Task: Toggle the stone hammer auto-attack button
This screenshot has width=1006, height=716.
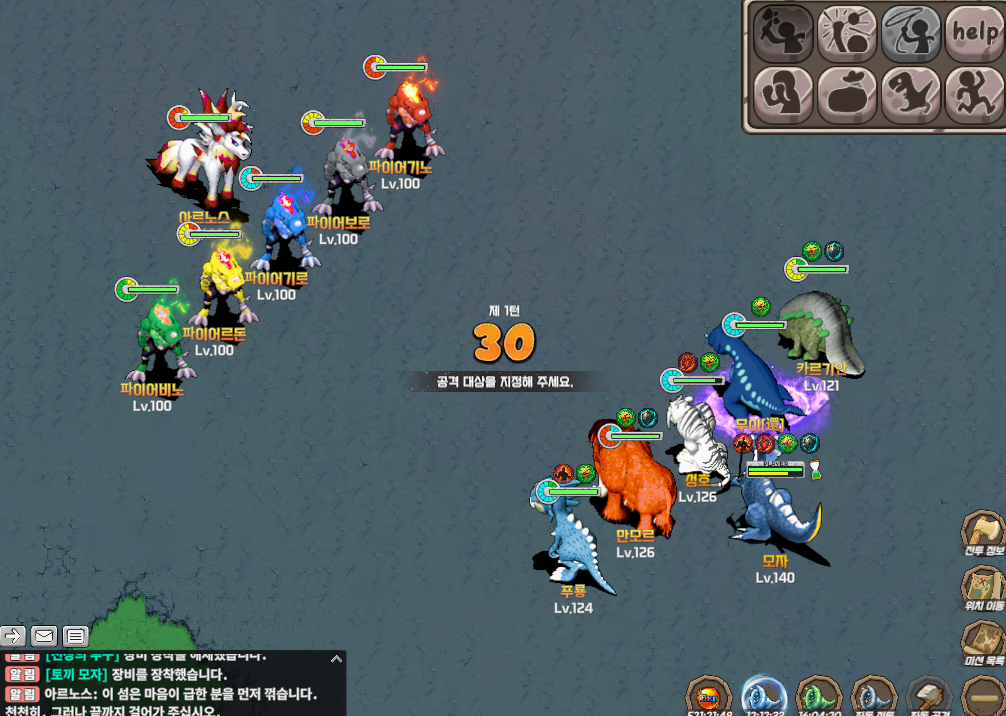Action: [x=929, y=696]
